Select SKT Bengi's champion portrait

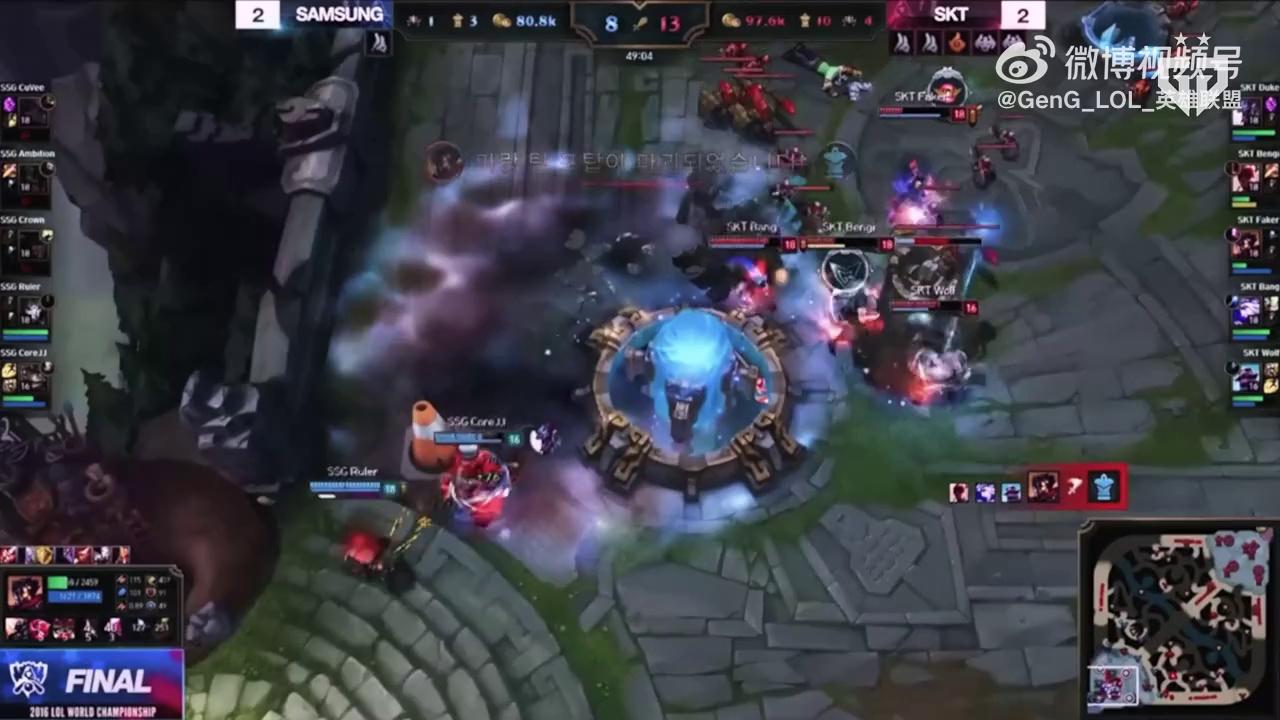[x=1247, y=178]
